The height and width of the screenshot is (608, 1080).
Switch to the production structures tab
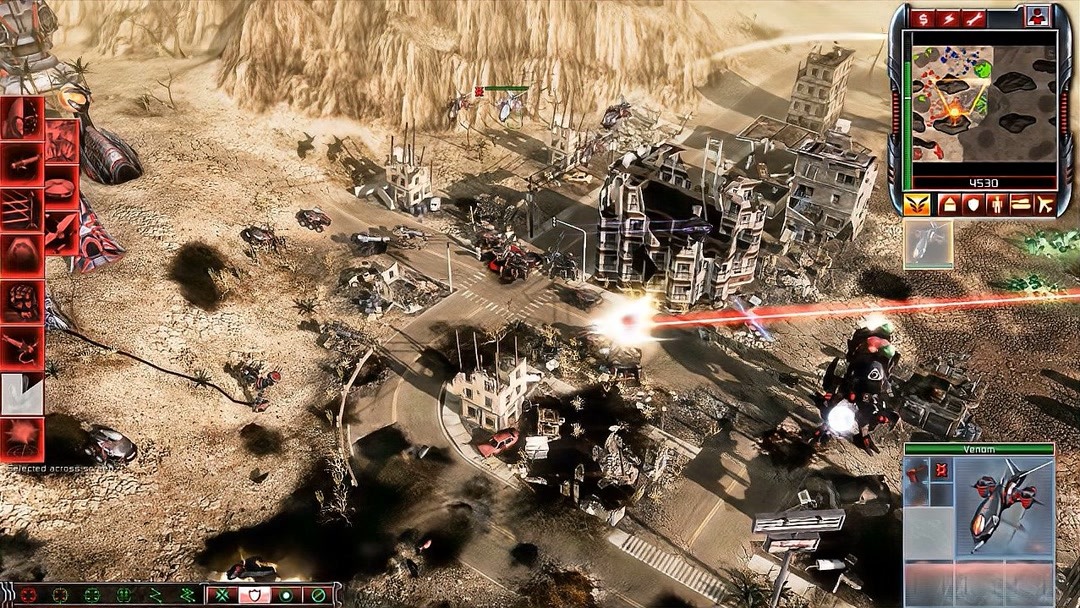point(949,205)
